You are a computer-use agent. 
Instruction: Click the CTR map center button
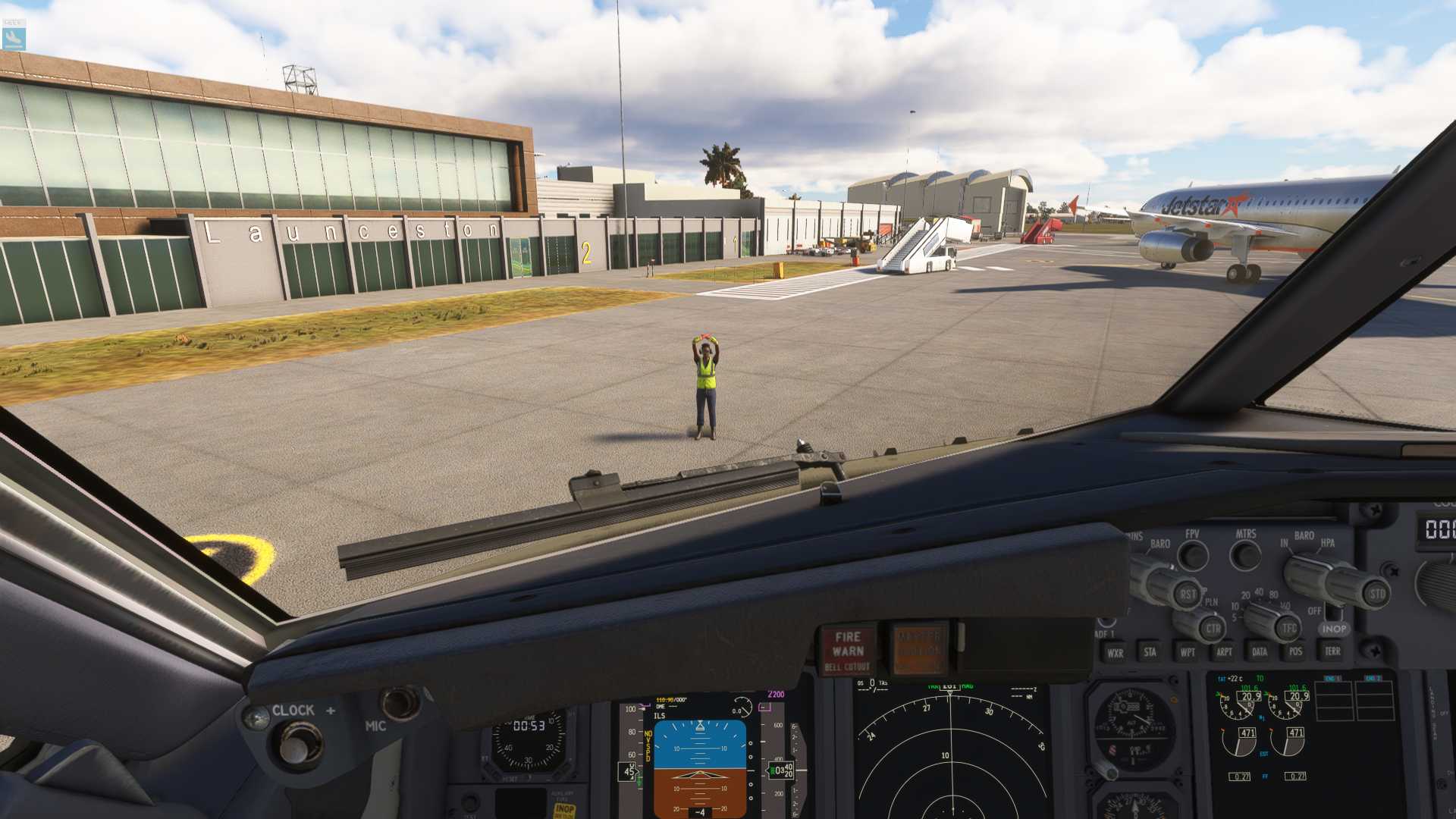(1213, 628)
